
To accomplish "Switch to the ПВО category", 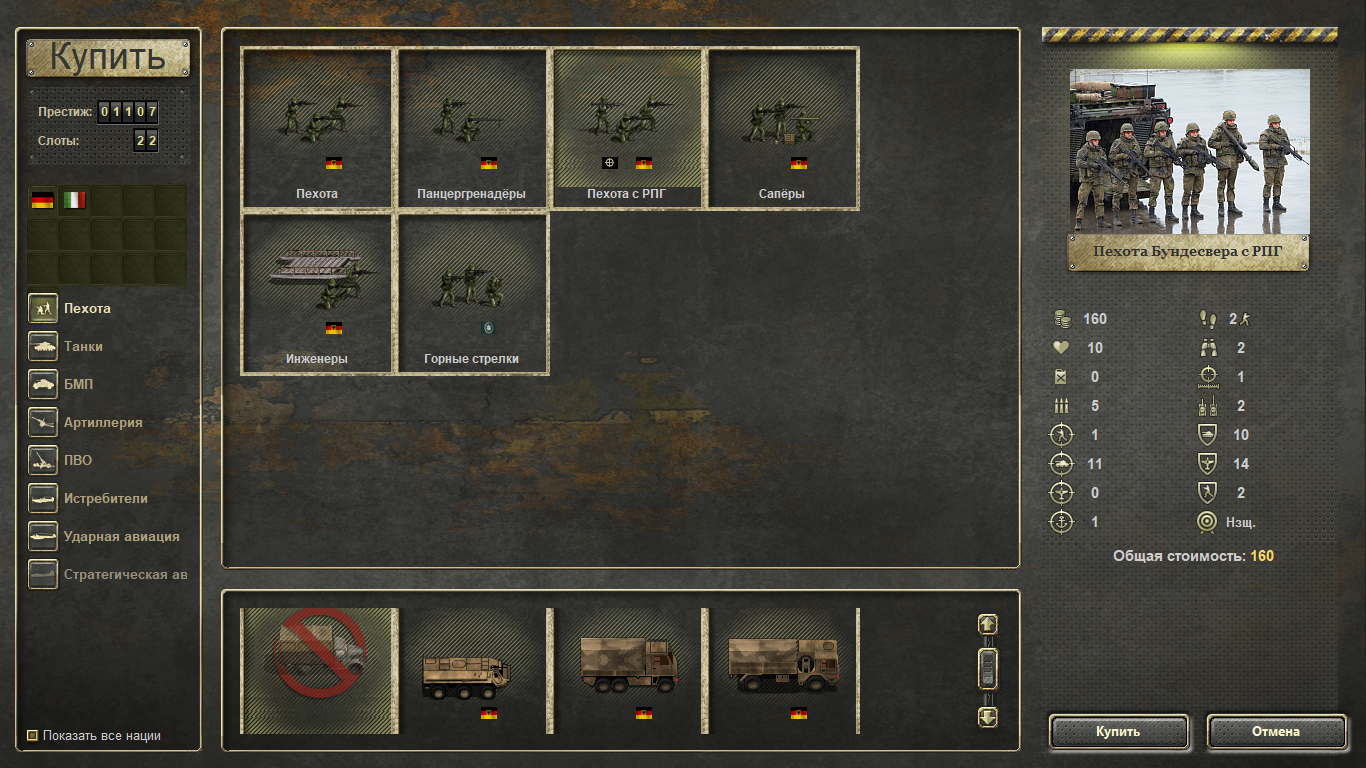I will tap(78, 460).
